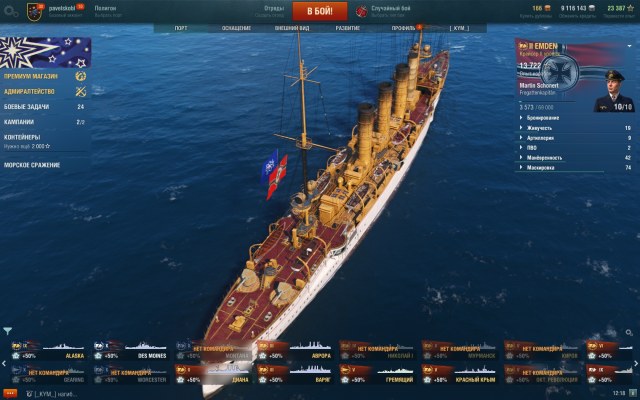Select МОРСКОЕ СРАЖЕНИЕ naval battle entry
640x400 pixels.
pyautogui.click(x=34, y=164)
